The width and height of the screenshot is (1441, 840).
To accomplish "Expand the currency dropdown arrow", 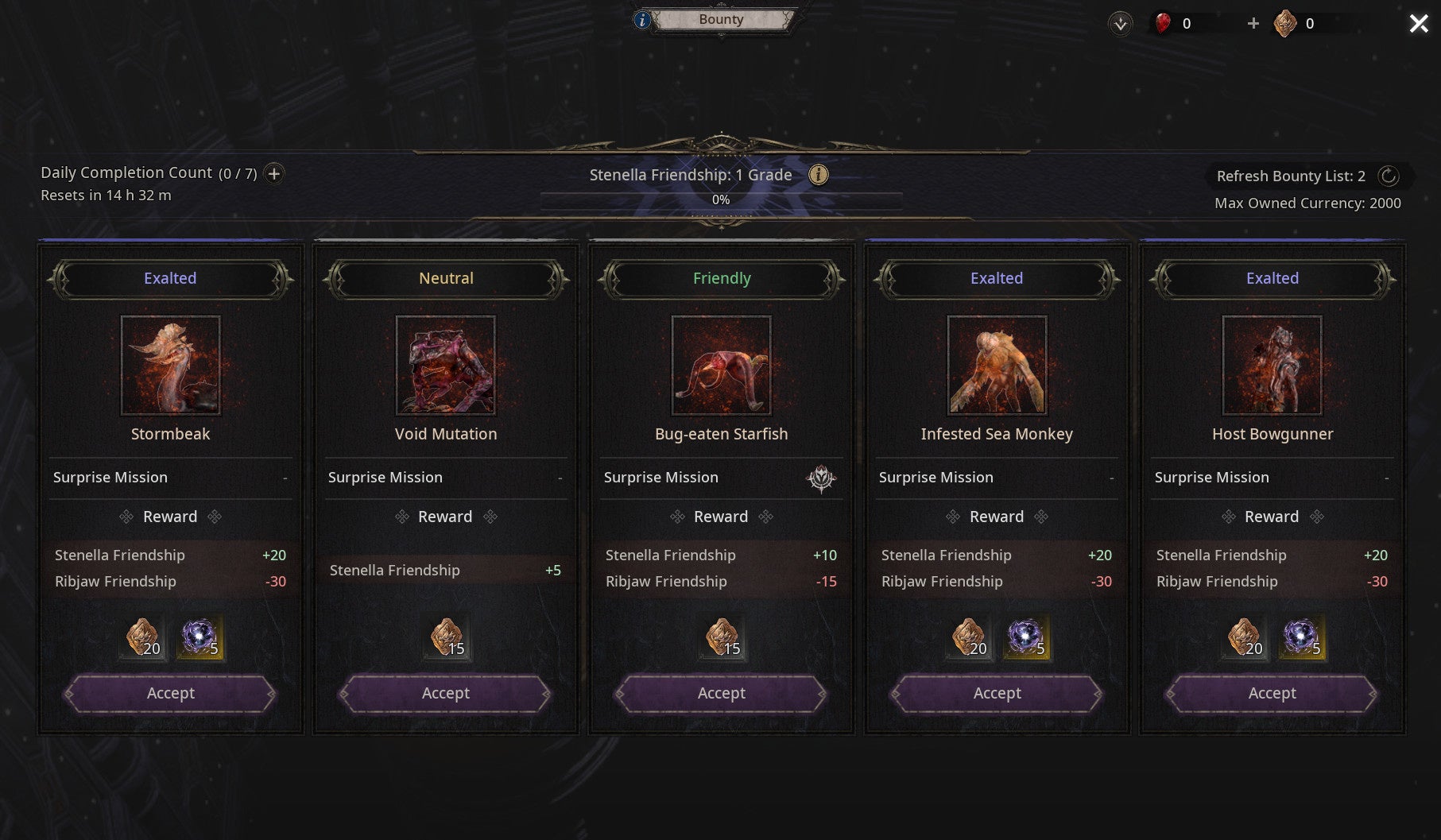I will pos(1120,24).
